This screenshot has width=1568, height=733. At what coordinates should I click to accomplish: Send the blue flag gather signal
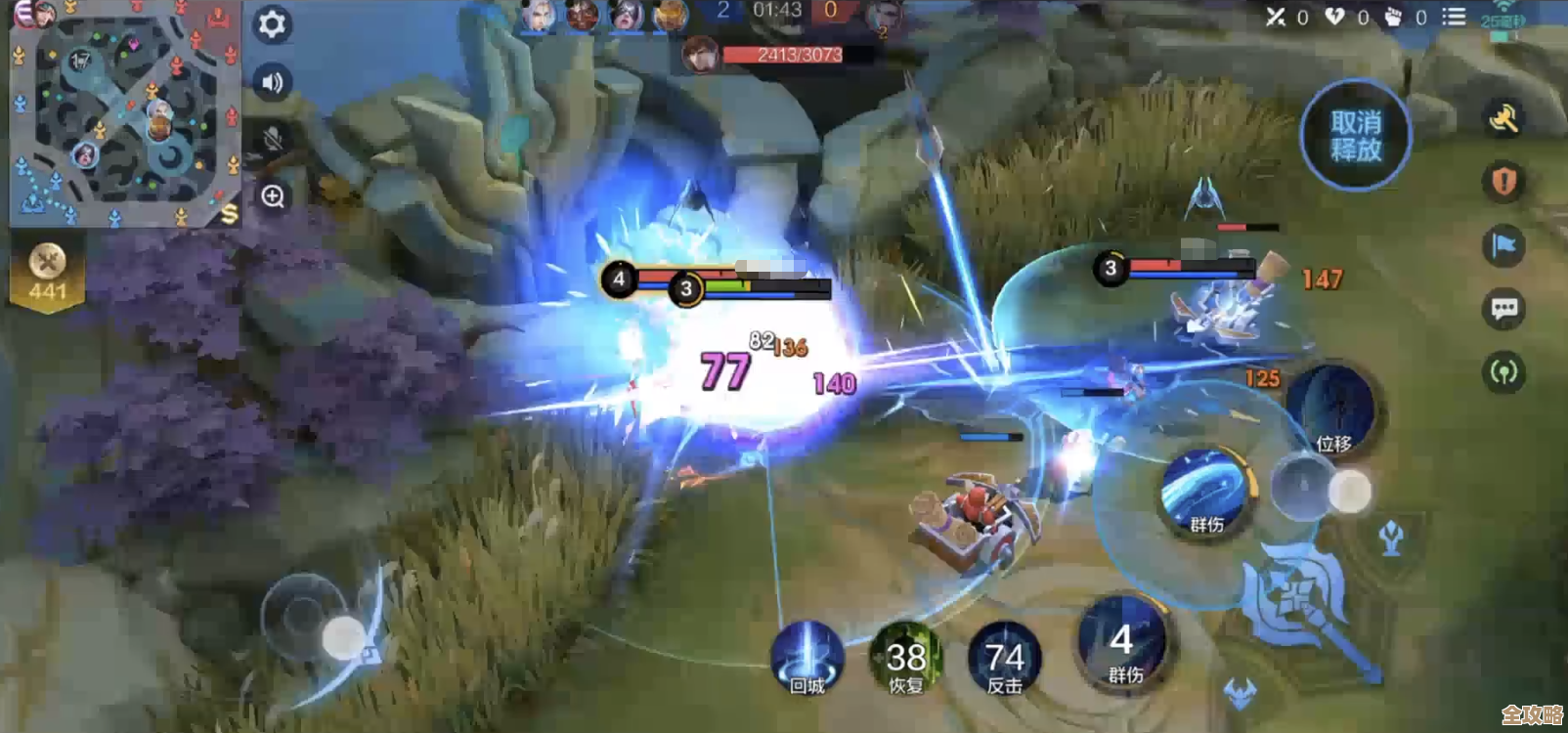tap(1503, 245)
